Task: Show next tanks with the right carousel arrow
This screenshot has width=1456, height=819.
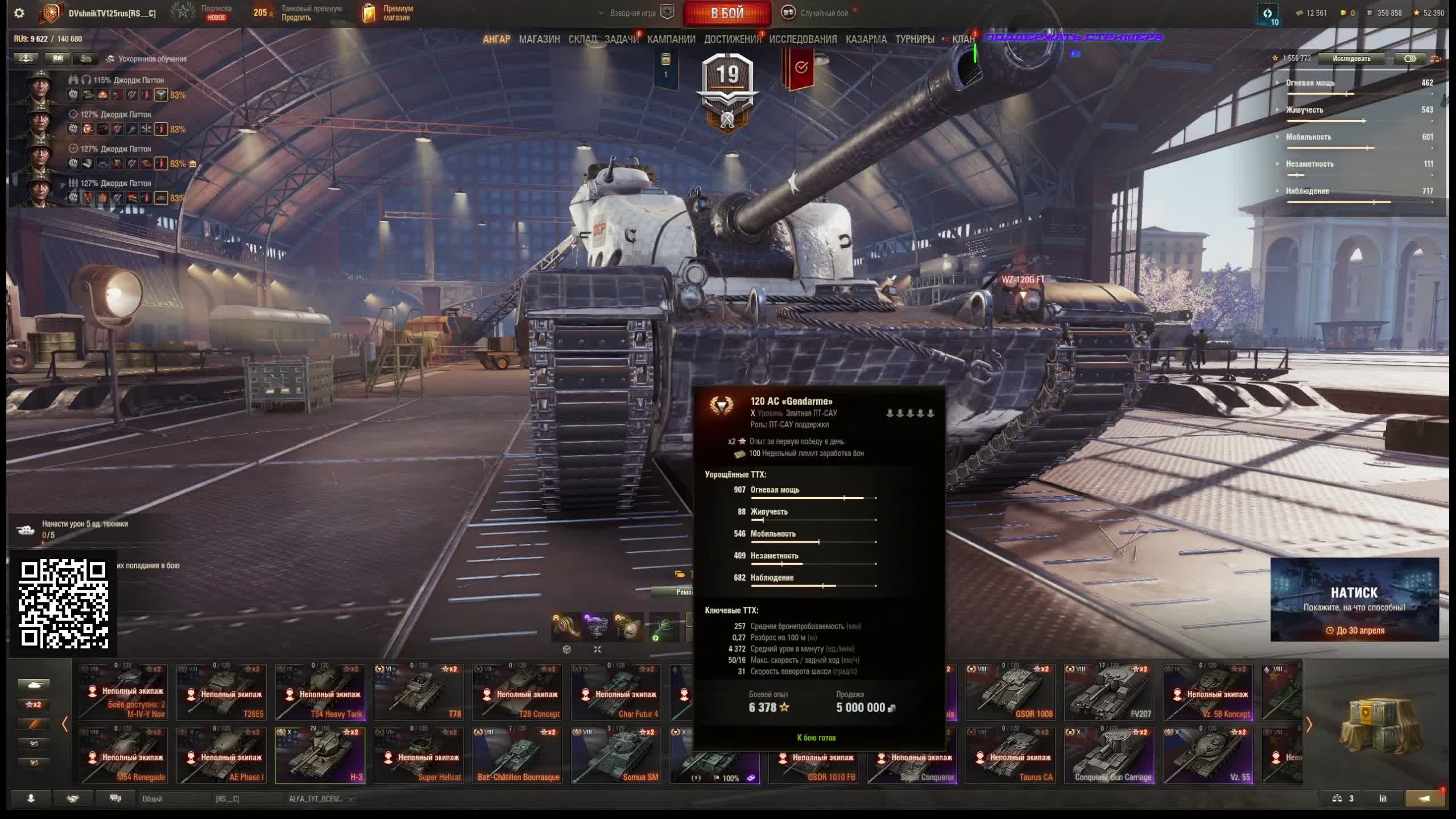Action: coord(1309,724)
